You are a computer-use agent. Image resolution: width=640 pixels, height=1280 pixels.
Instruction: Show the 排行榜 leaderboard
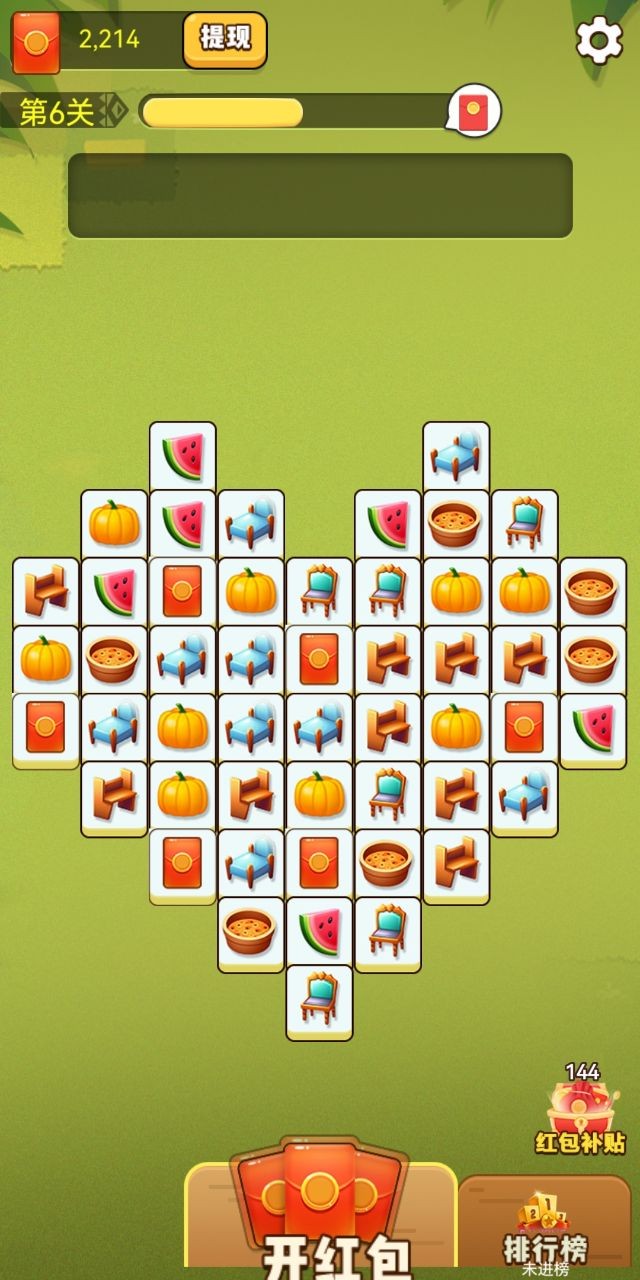tap(545, 1228)
